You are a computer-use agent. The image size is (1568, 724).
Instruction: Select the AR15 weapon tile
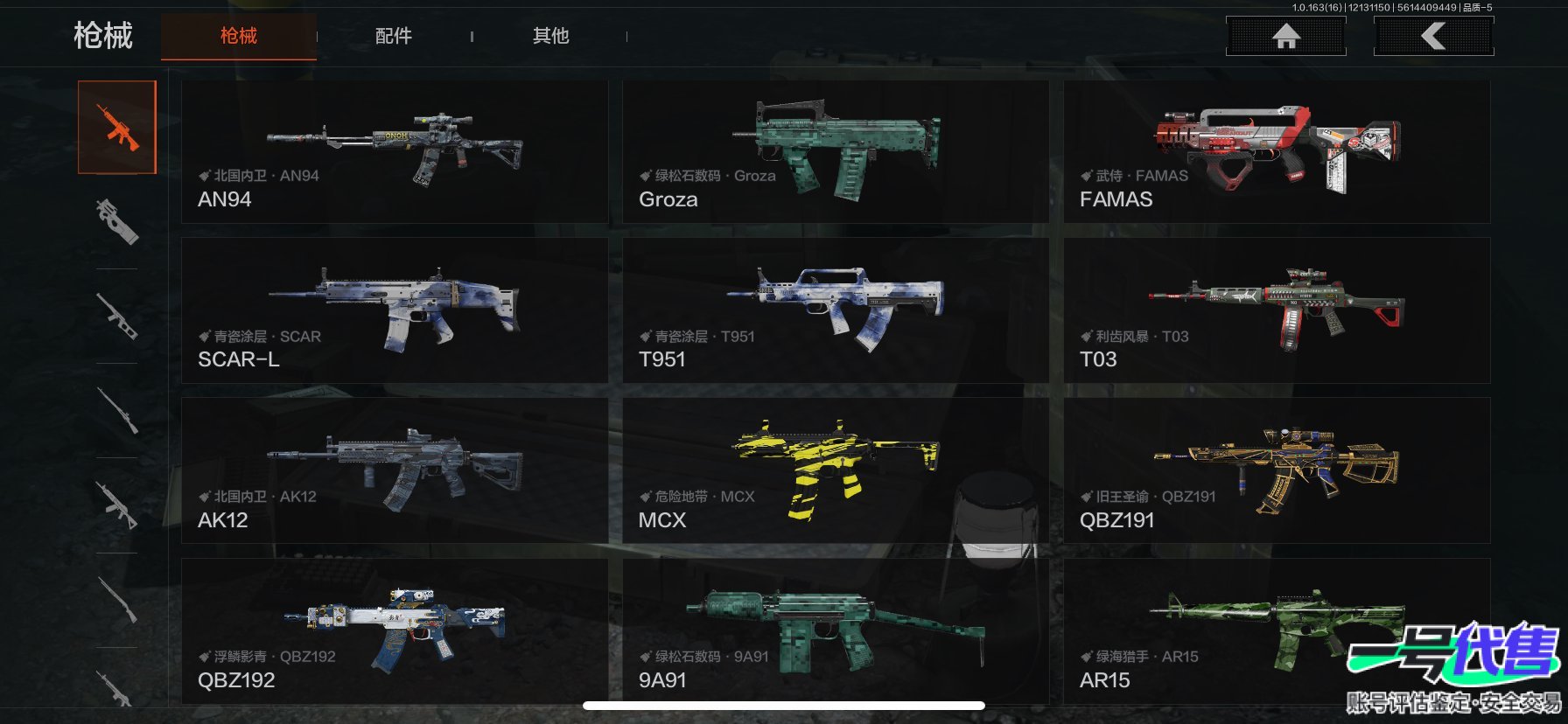(1225, 630)
